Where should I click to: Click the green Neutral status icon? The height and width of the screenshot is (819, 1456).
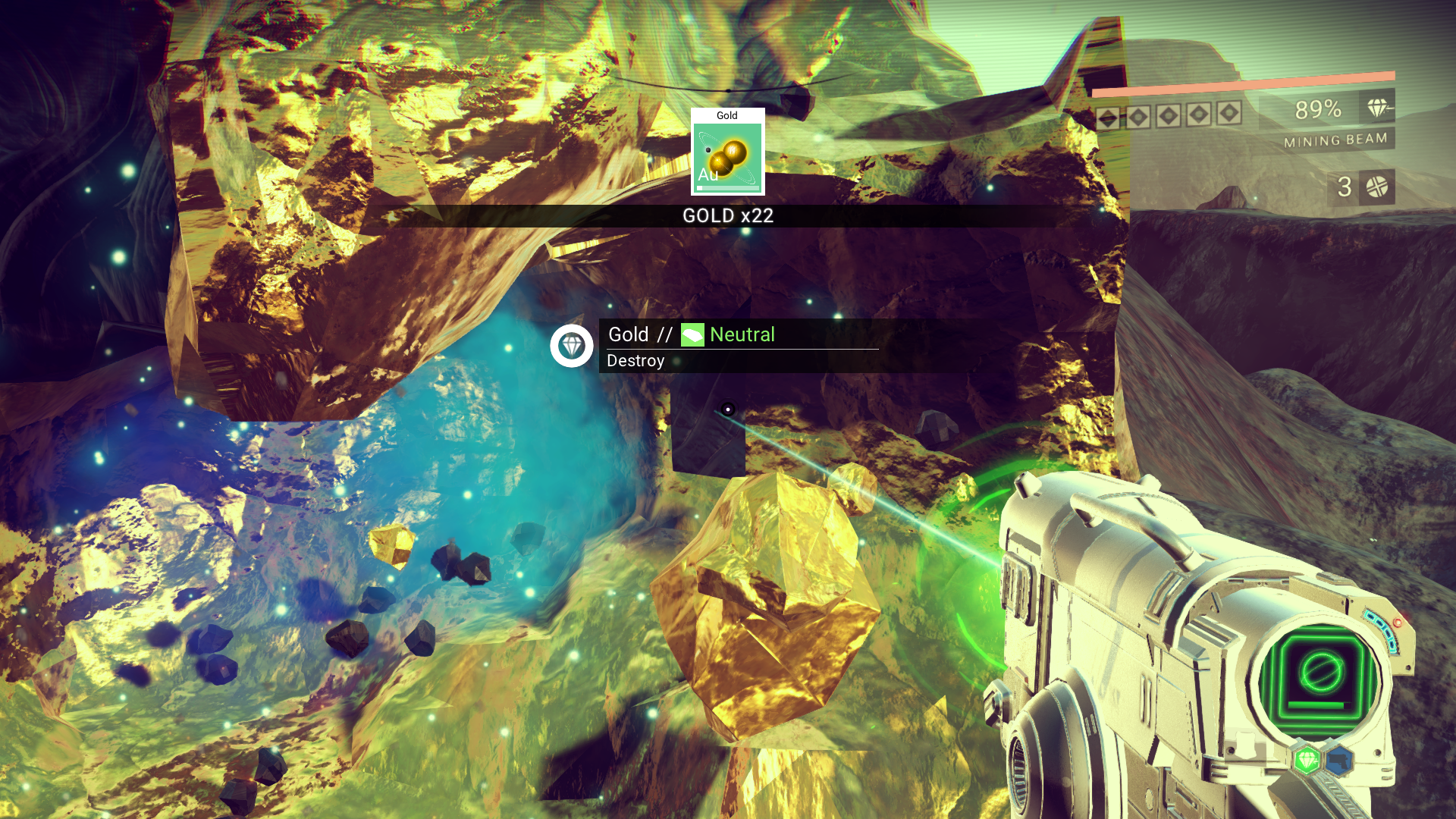[692, 334]
